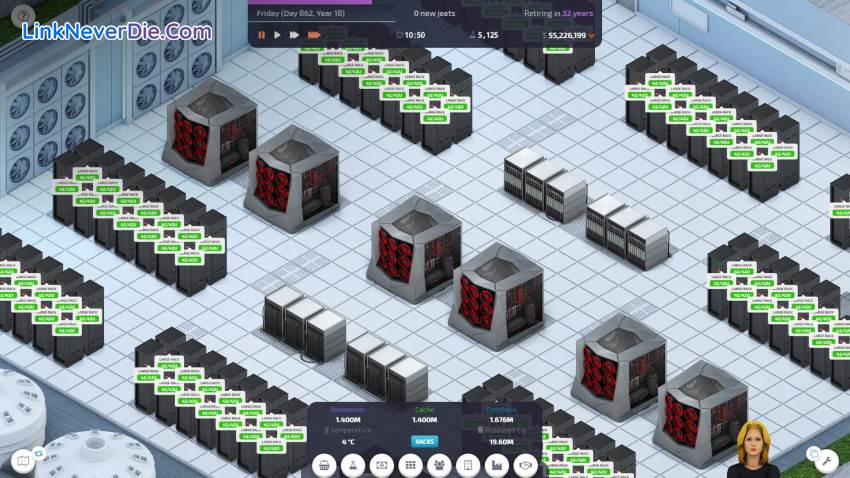Viewport: 850px width, 478px height.
Task: View the staff group menu
Action: click(439, 465)
